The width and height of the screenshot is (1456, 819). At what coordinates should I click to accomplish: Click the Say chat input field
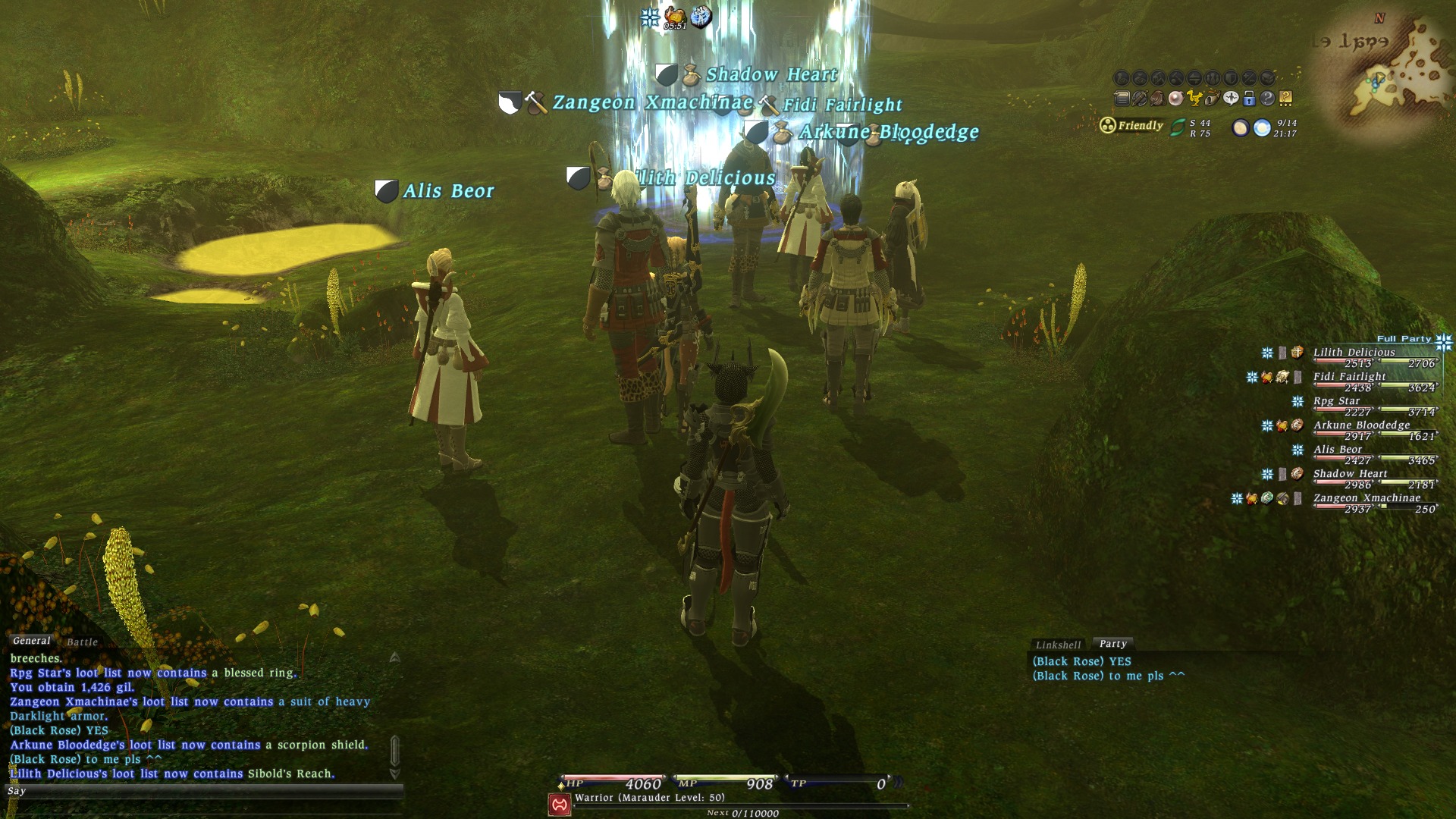point(205,791)
